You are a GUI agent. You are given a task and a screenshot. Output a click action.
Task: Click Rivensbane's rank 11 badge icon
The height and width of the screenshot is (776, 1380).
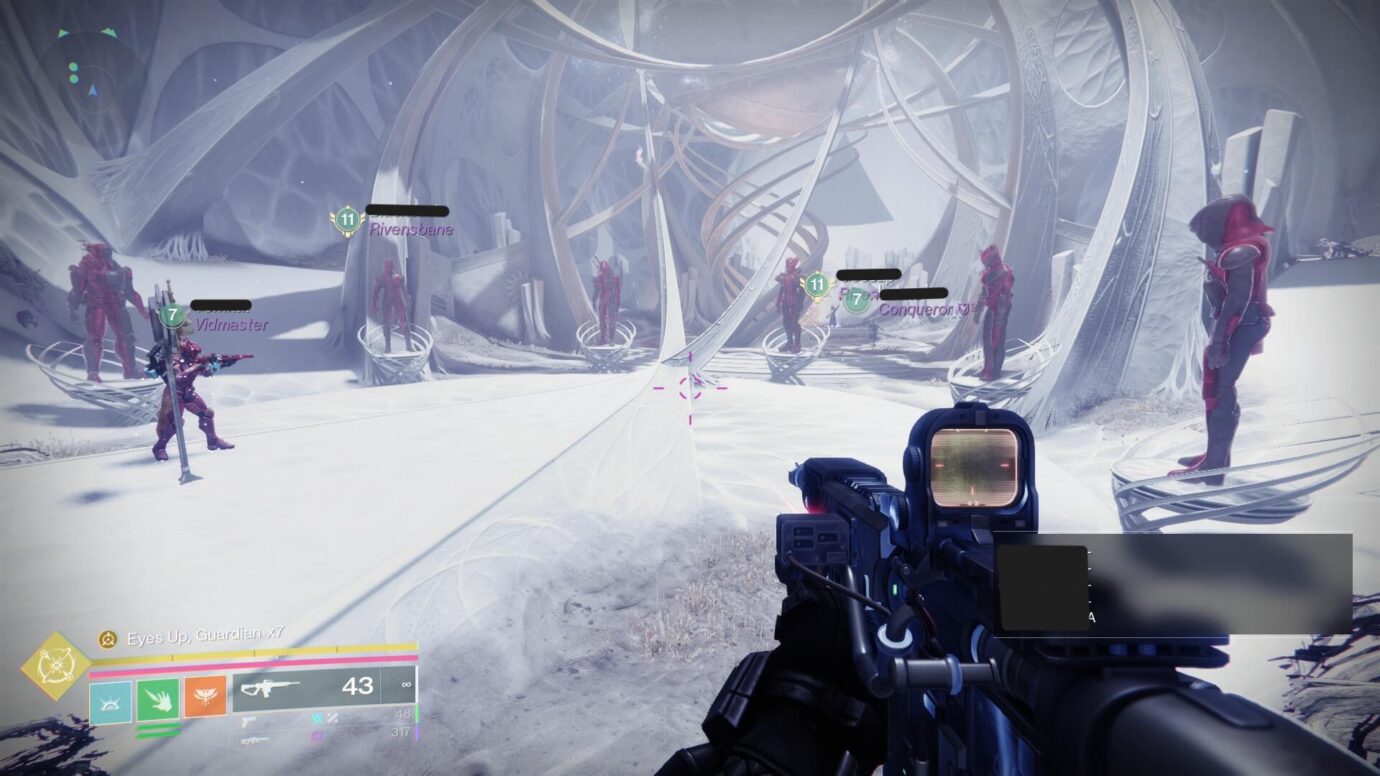346,221
